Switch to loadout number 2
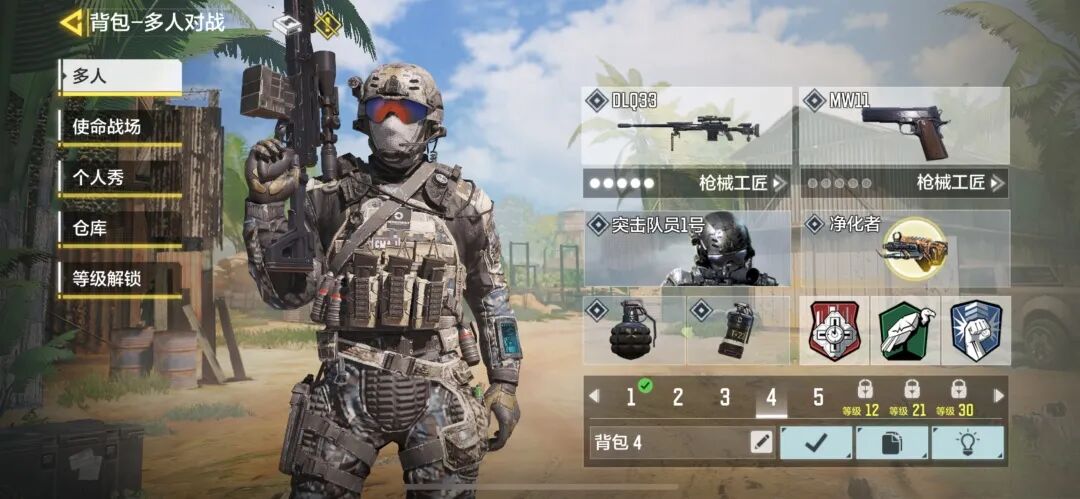 pos(678,397)
